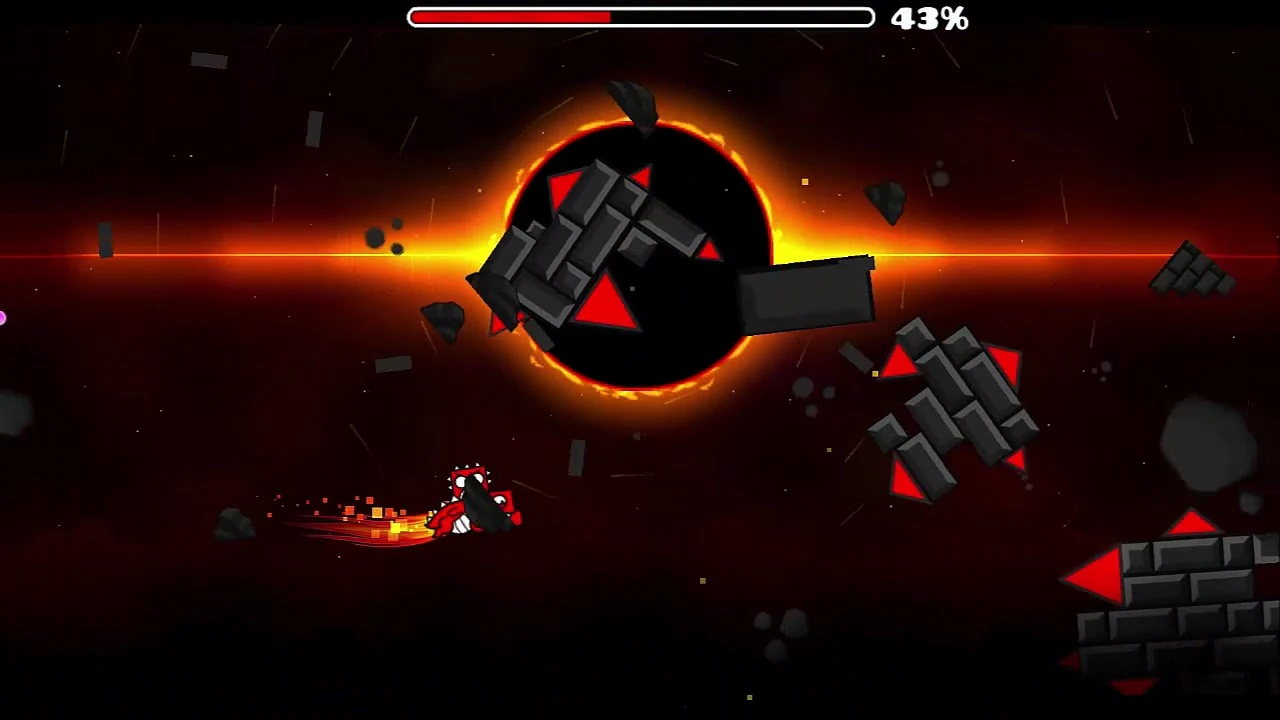Click the 43% progress label
The image size is (1280, 720).
pyautogui.click(x=929, y=18)
